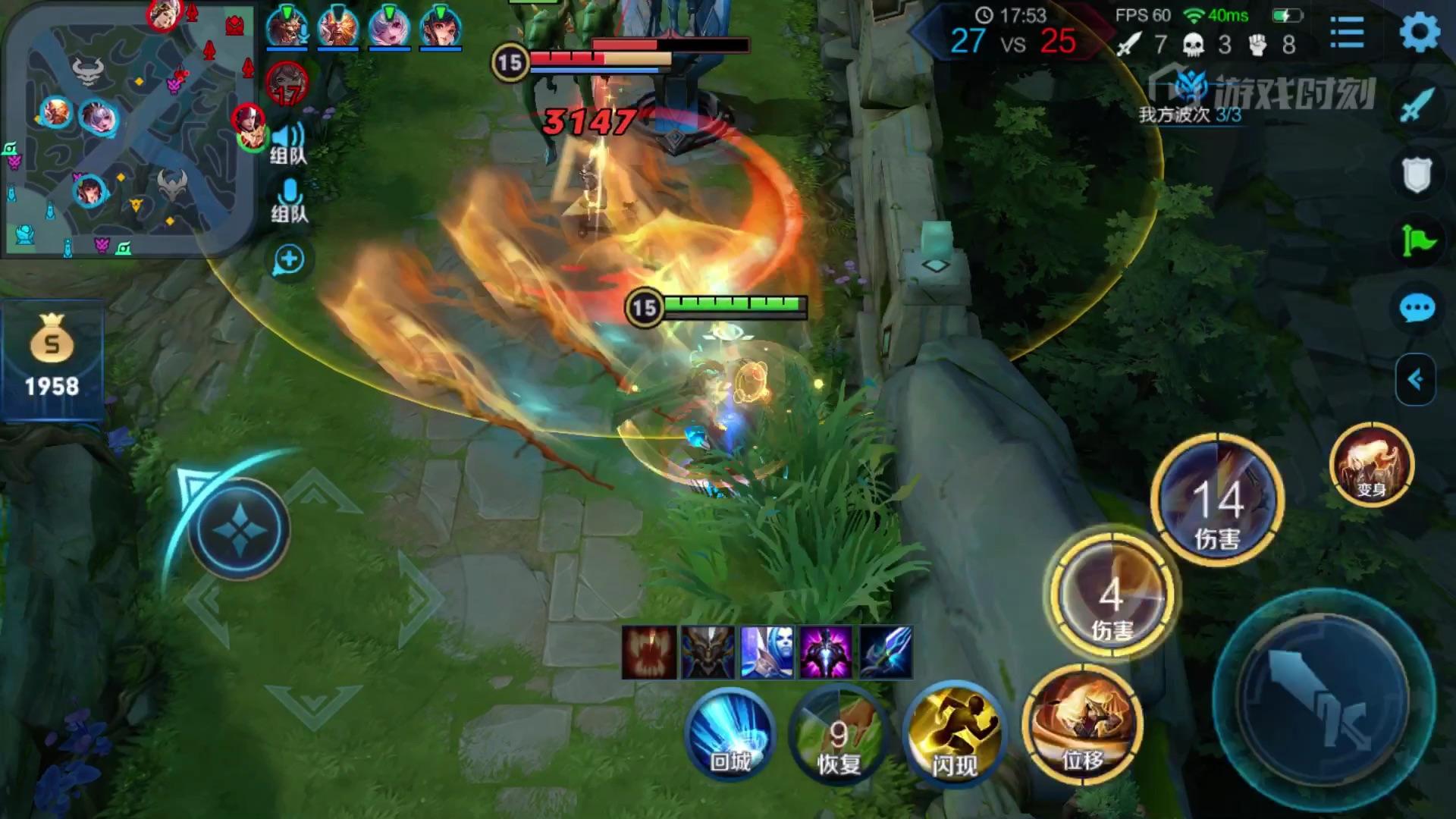
Task: Open the quick chat speech bubble
Action: [x=1417, y=308]
